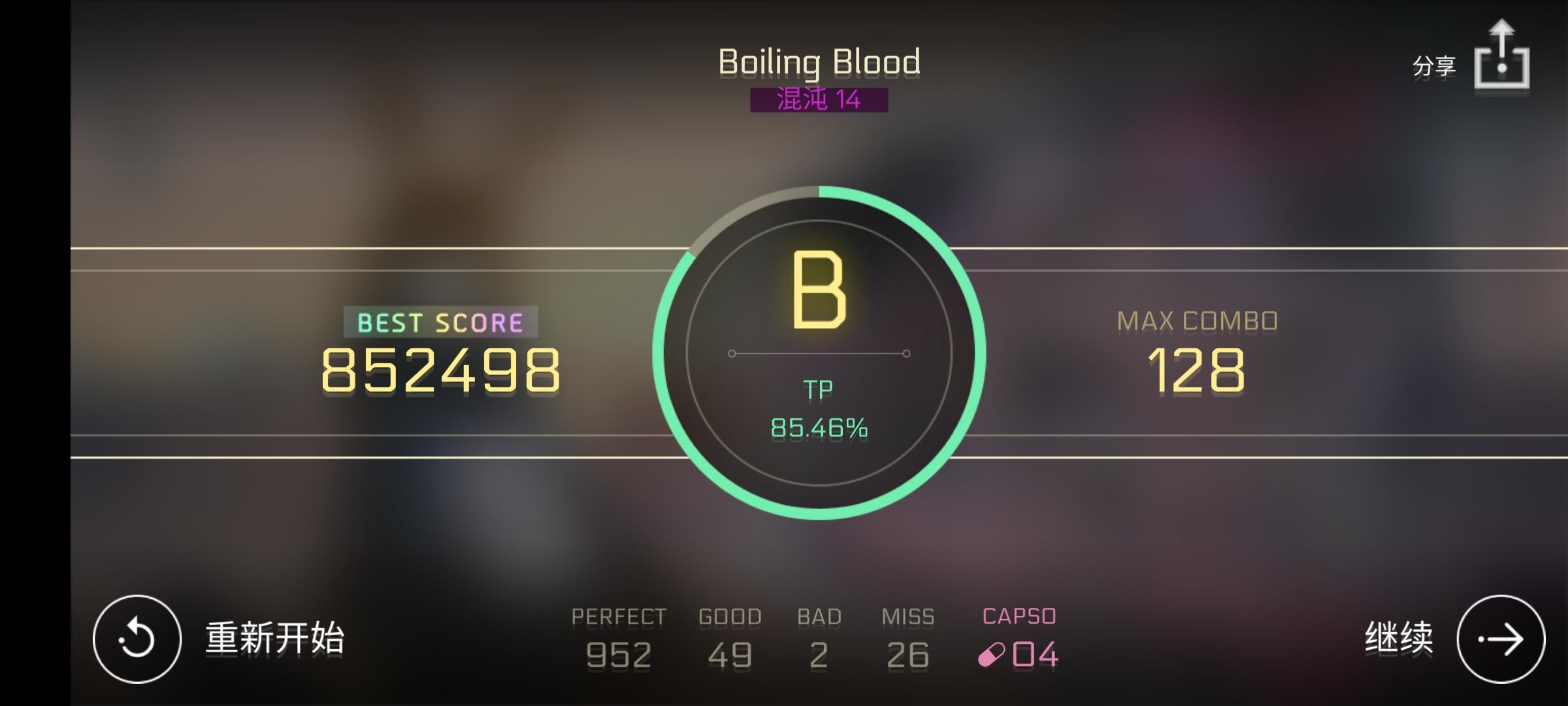Select the 混沌 14 difficulty badge

(x=819, y=99)
